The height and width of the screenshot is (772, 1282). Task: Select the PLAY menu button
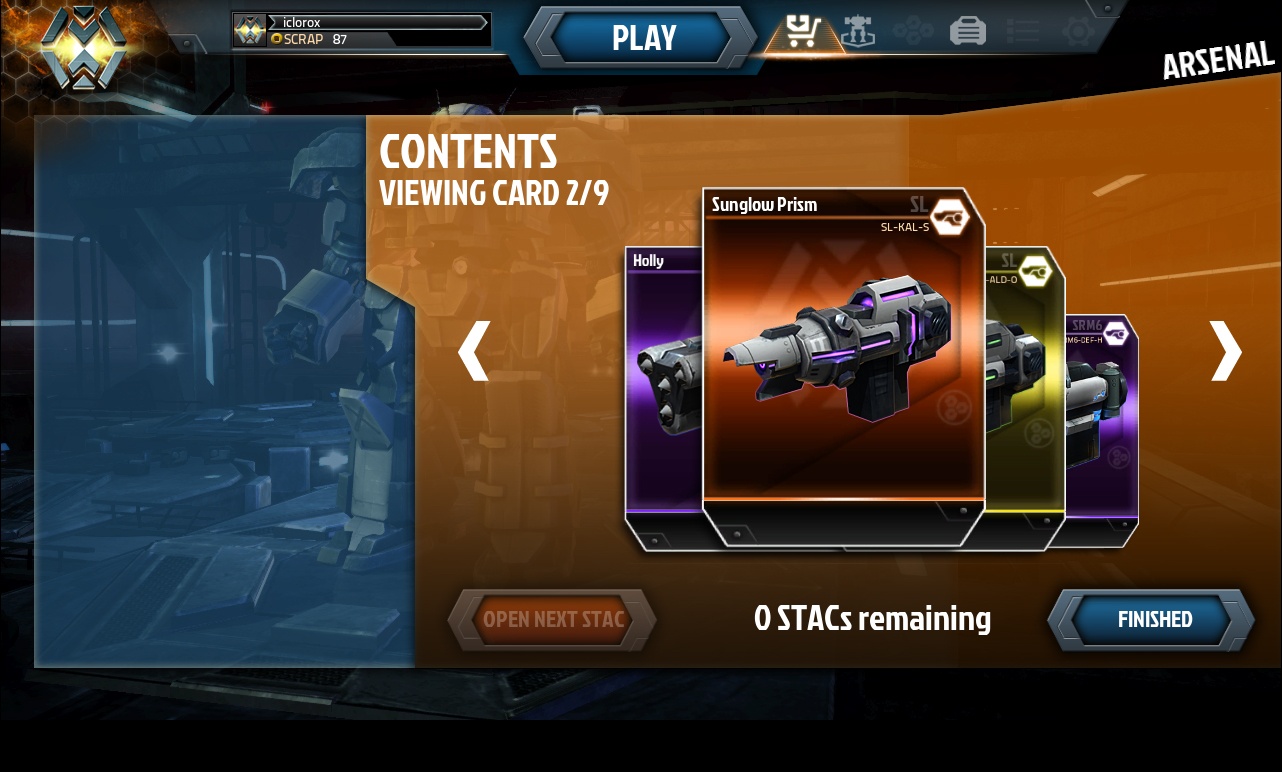[x=643, y=38]
